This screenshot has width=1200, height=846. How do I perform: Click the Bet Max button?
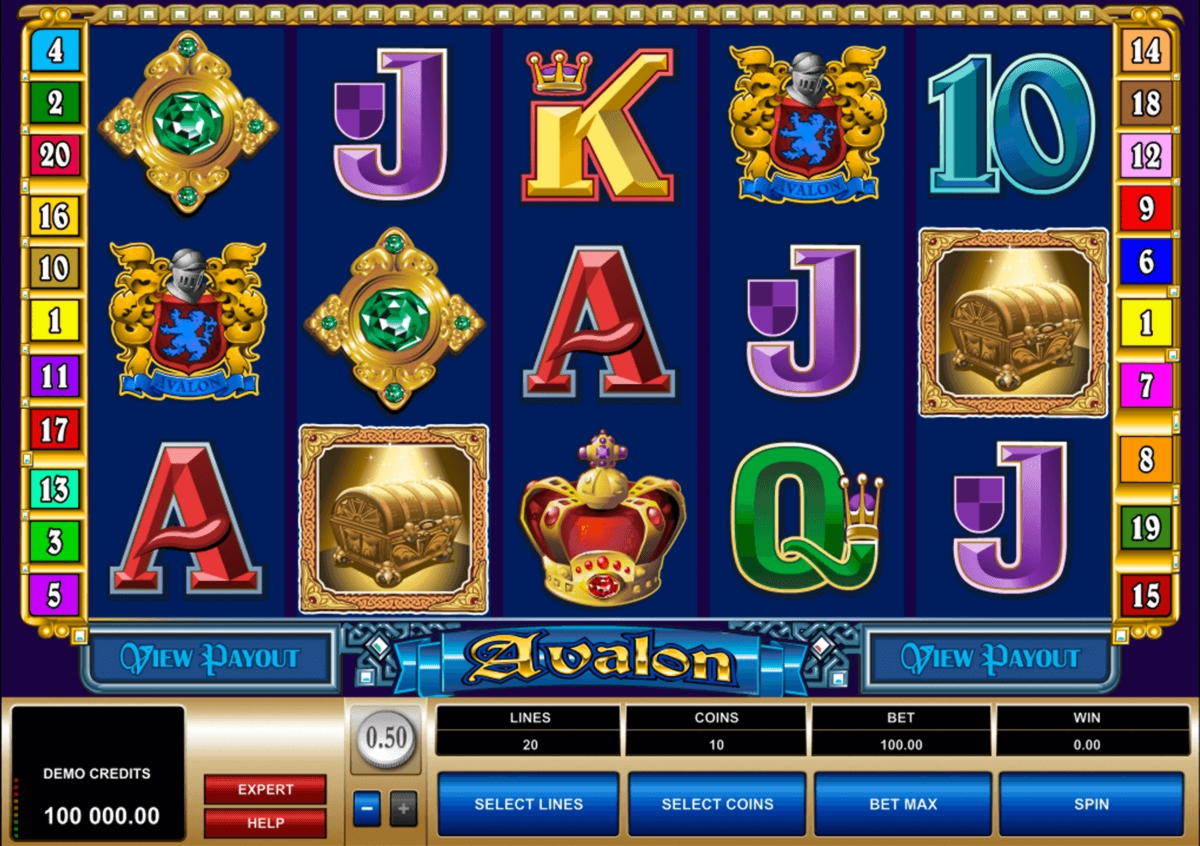(903, 804)
